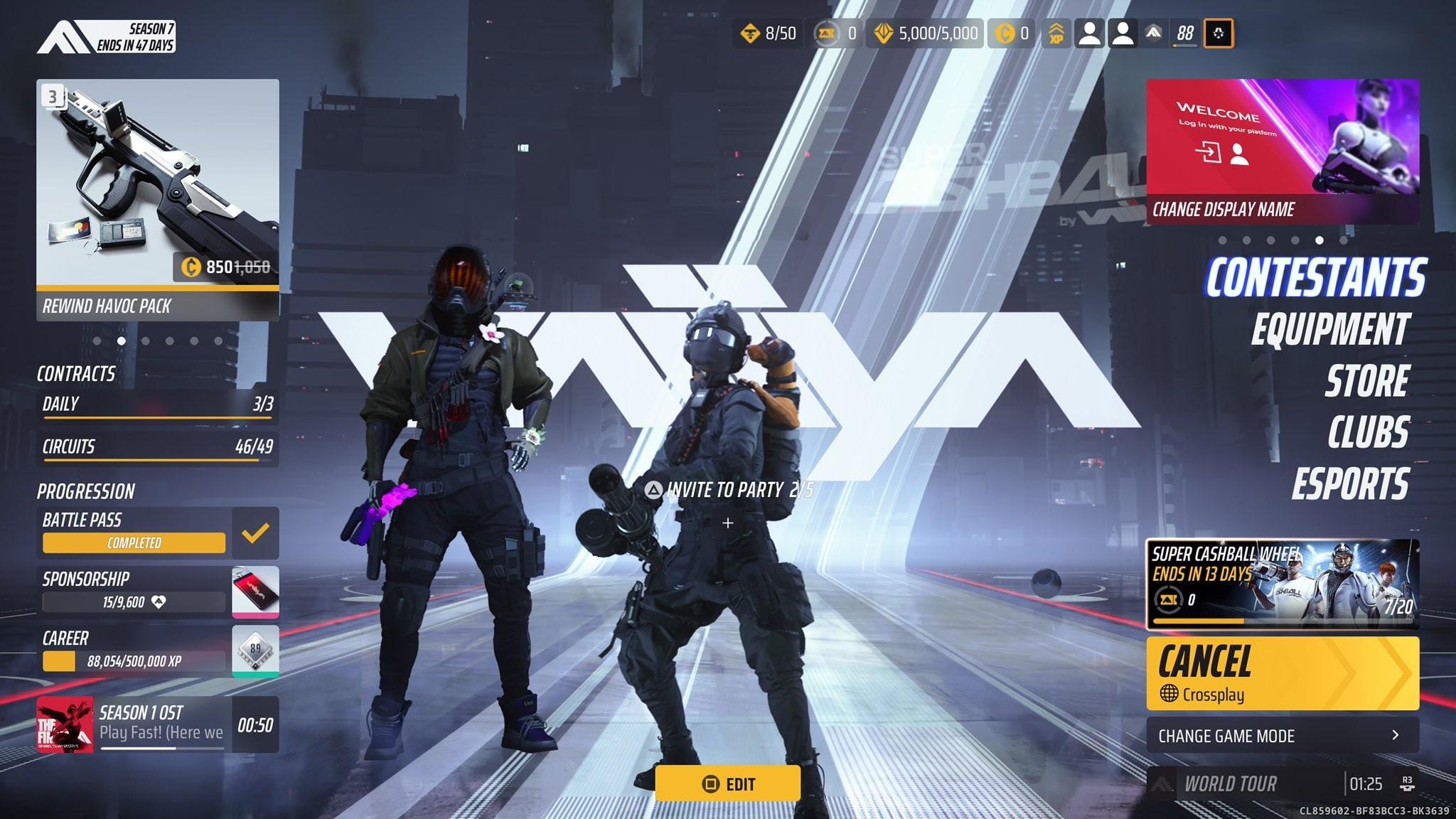This screenshot has height=819, width=1456.
Task: Invite a player to the party
Action: pos(728,491)
